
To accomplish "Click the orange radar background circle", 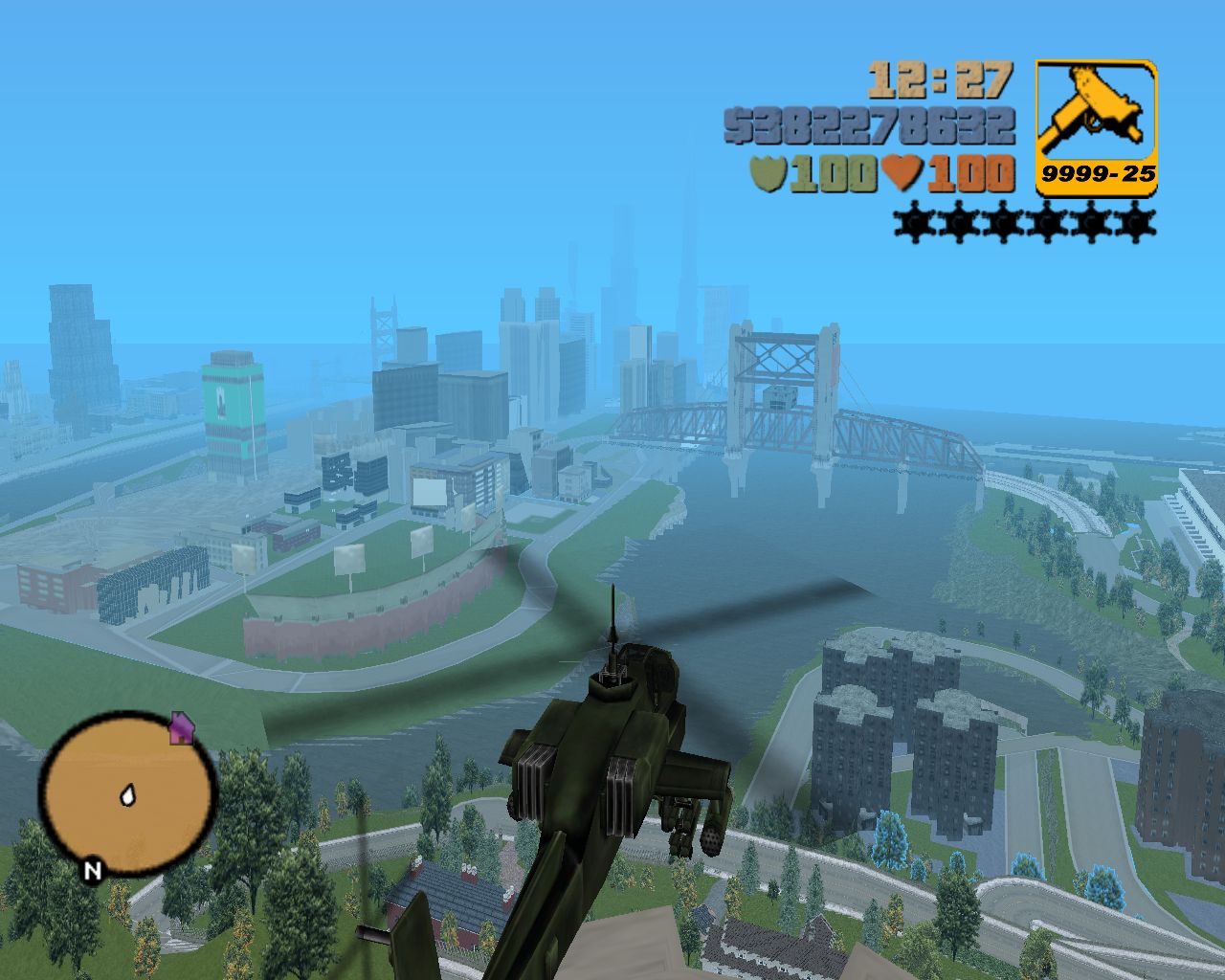I will click(x=96, y=833).
